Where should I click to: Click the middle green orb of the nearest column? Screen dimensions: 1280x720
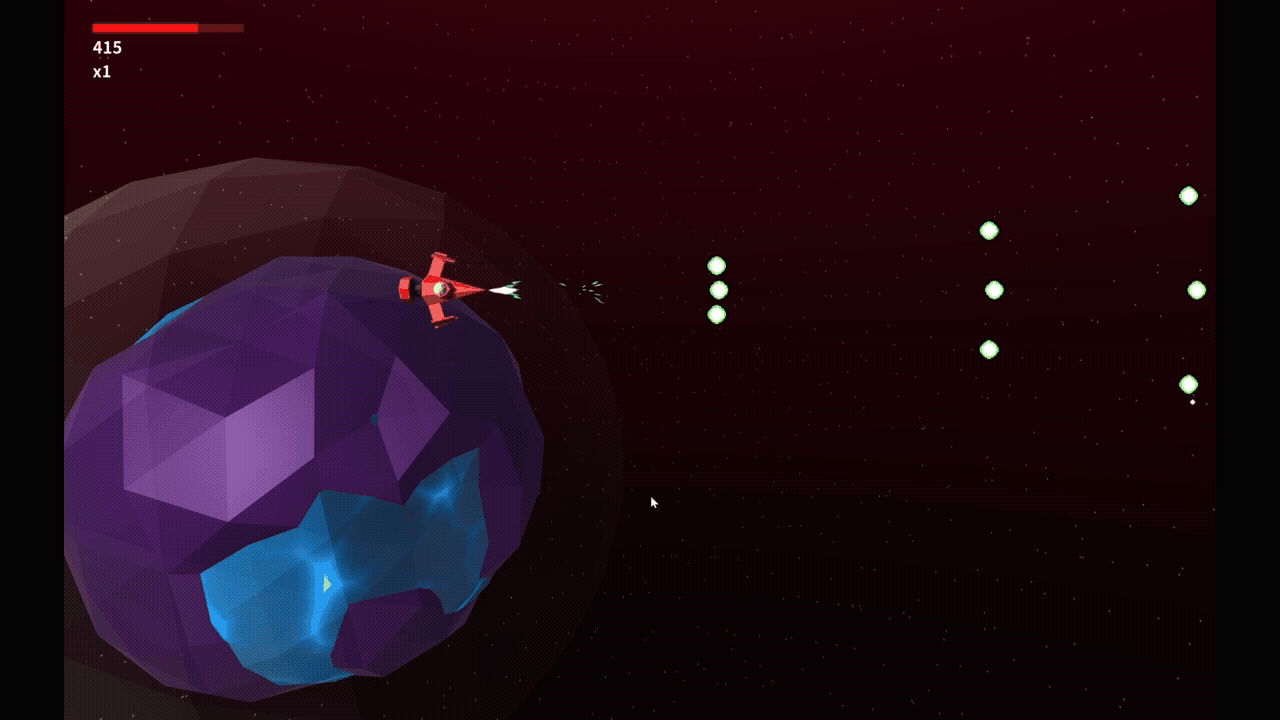coord(717,290)
